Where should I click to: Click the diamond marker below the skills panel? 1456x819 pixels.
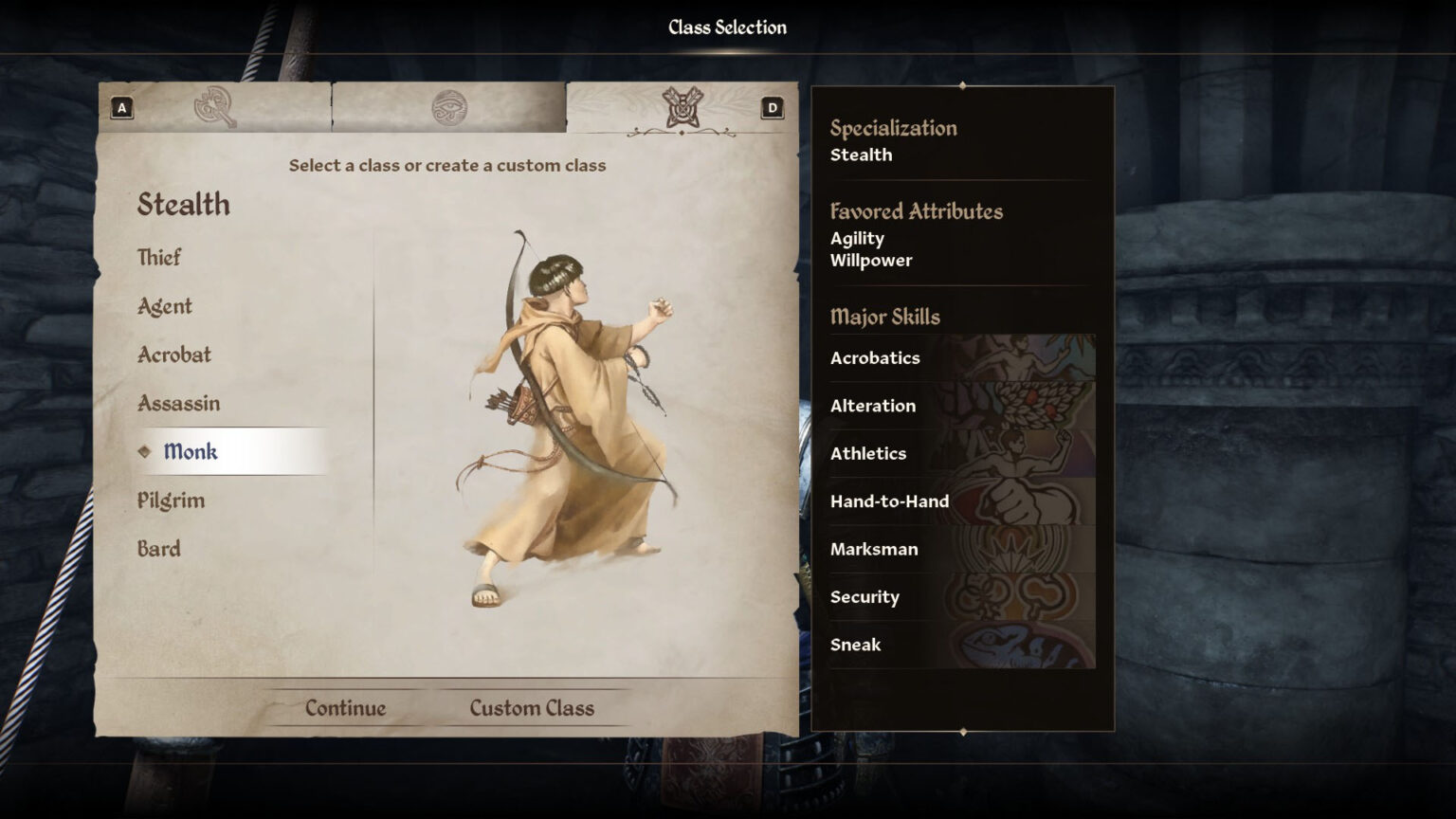[964, 731]
